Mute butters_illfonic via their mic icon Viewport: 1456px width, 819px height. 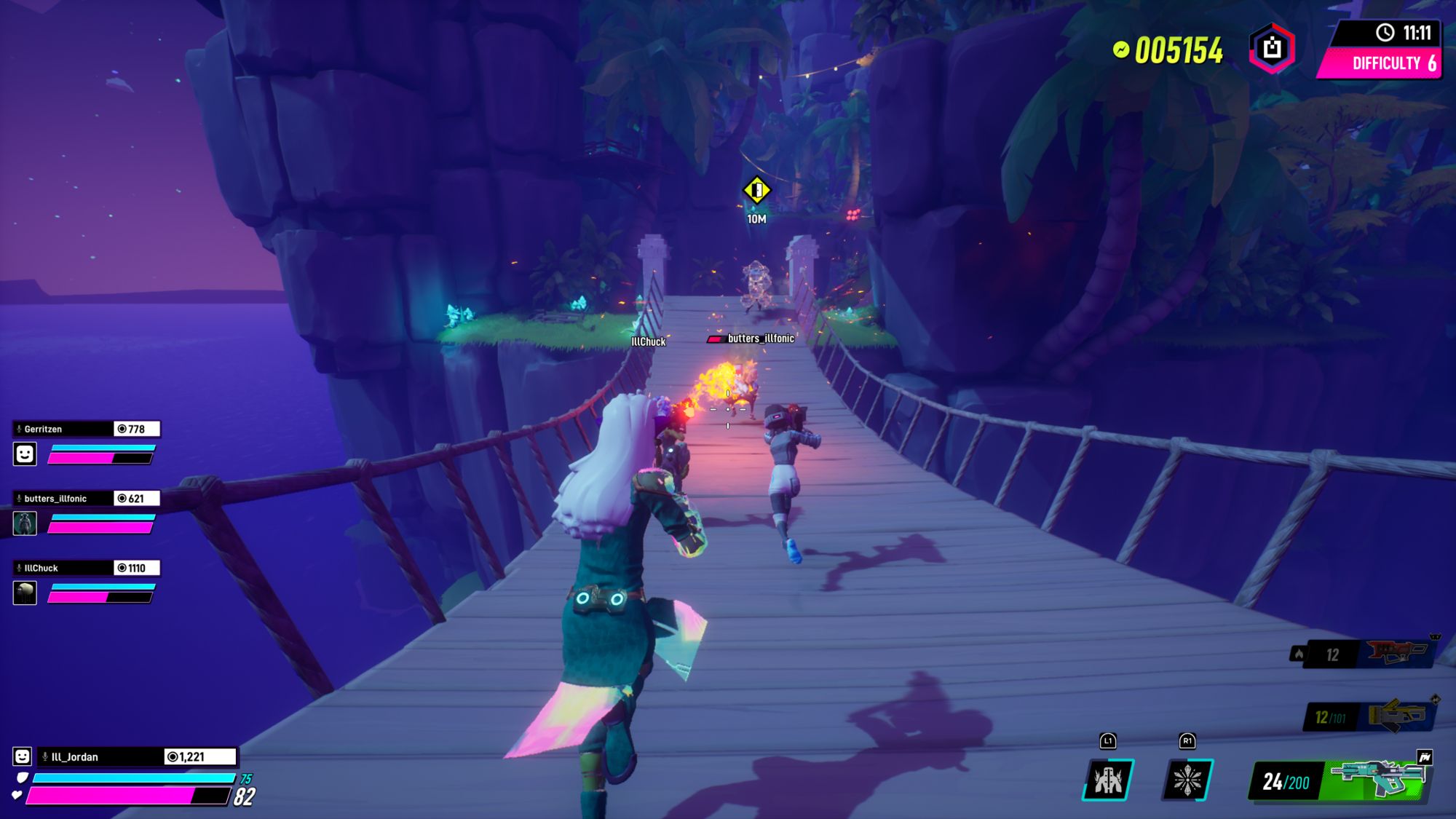coord(18,499)
